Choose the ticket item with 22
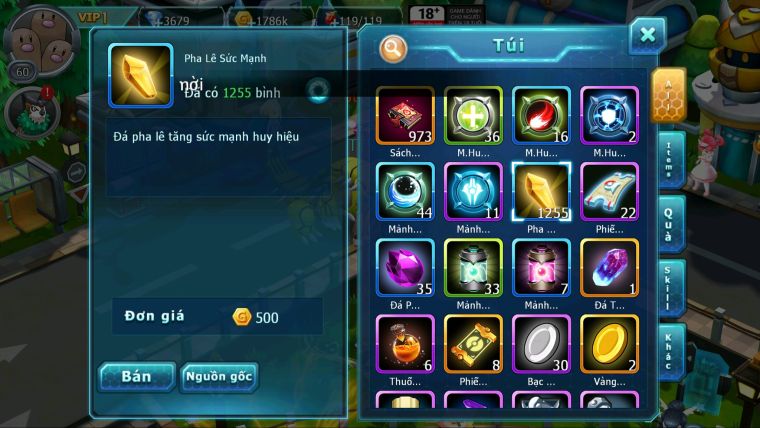Image resolution: width=760 pixels, height=428 pixels. tap(609, 191)
